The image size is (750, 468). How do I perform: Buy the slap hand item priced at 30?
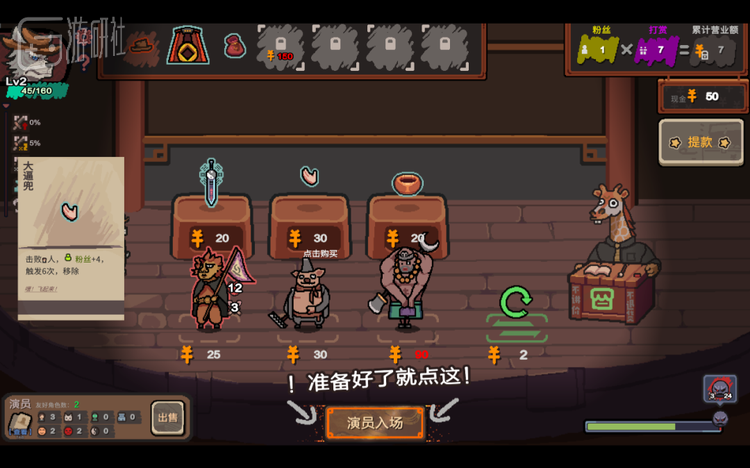(310, 178)
